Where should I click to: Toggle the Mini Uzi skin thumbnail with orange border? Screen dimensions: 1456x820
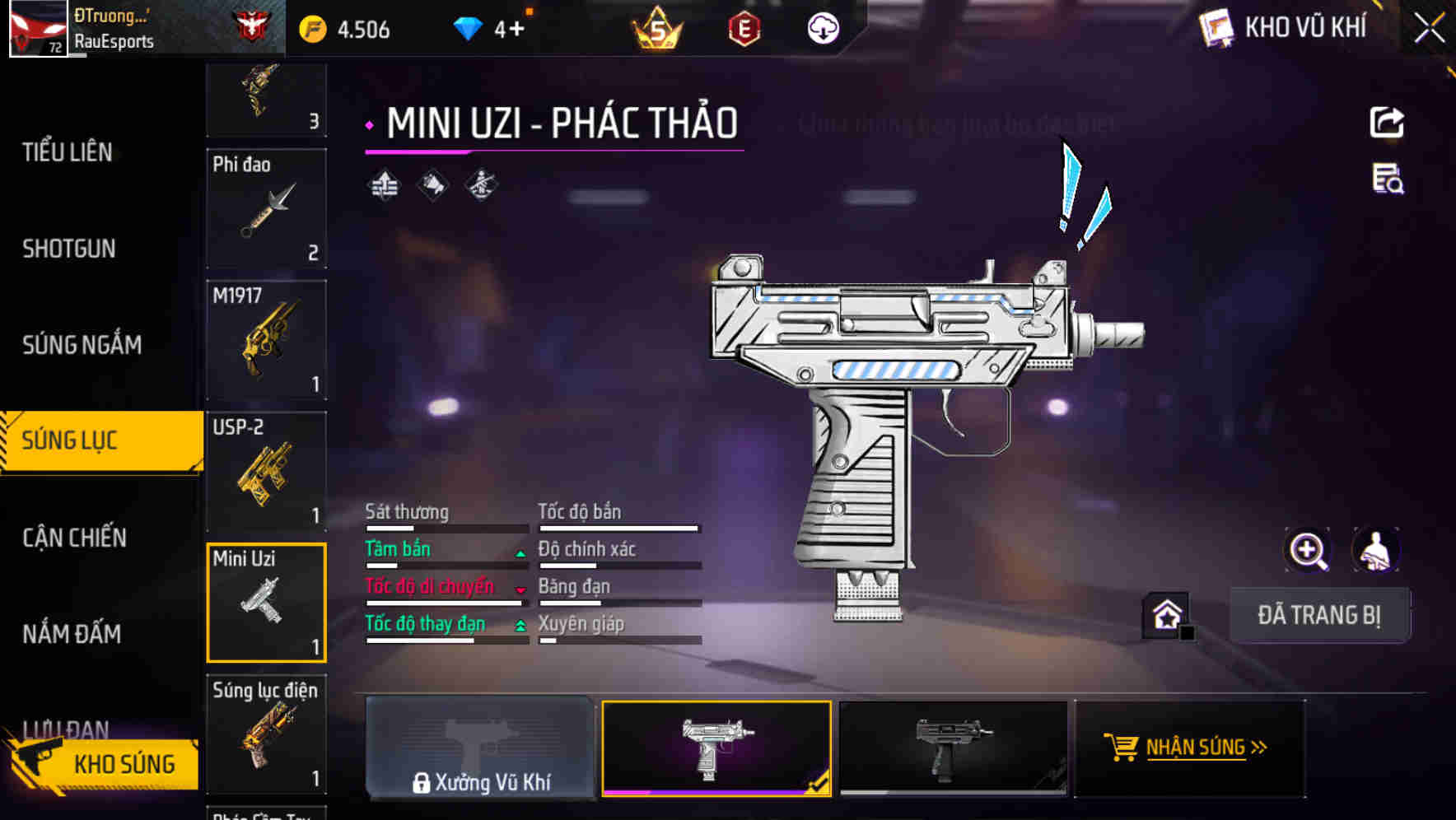coord(716,748)
